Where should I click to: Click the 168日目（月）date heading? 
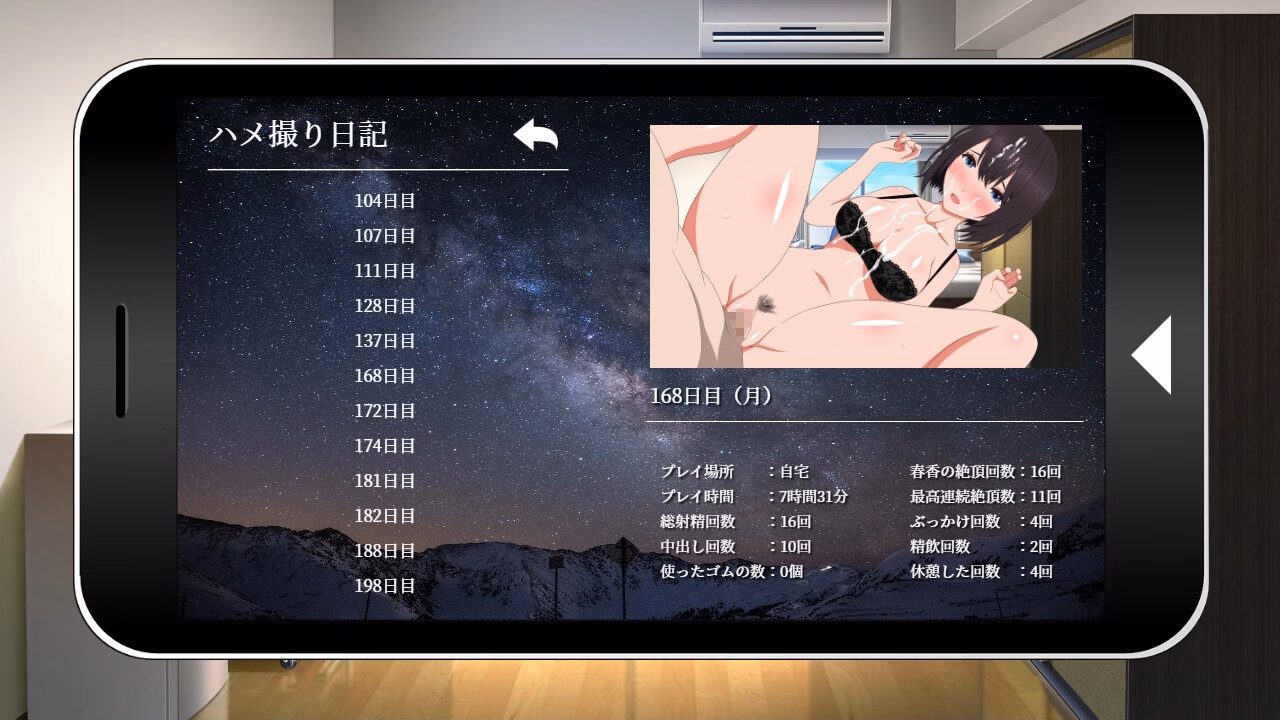(x=712, y=393)
